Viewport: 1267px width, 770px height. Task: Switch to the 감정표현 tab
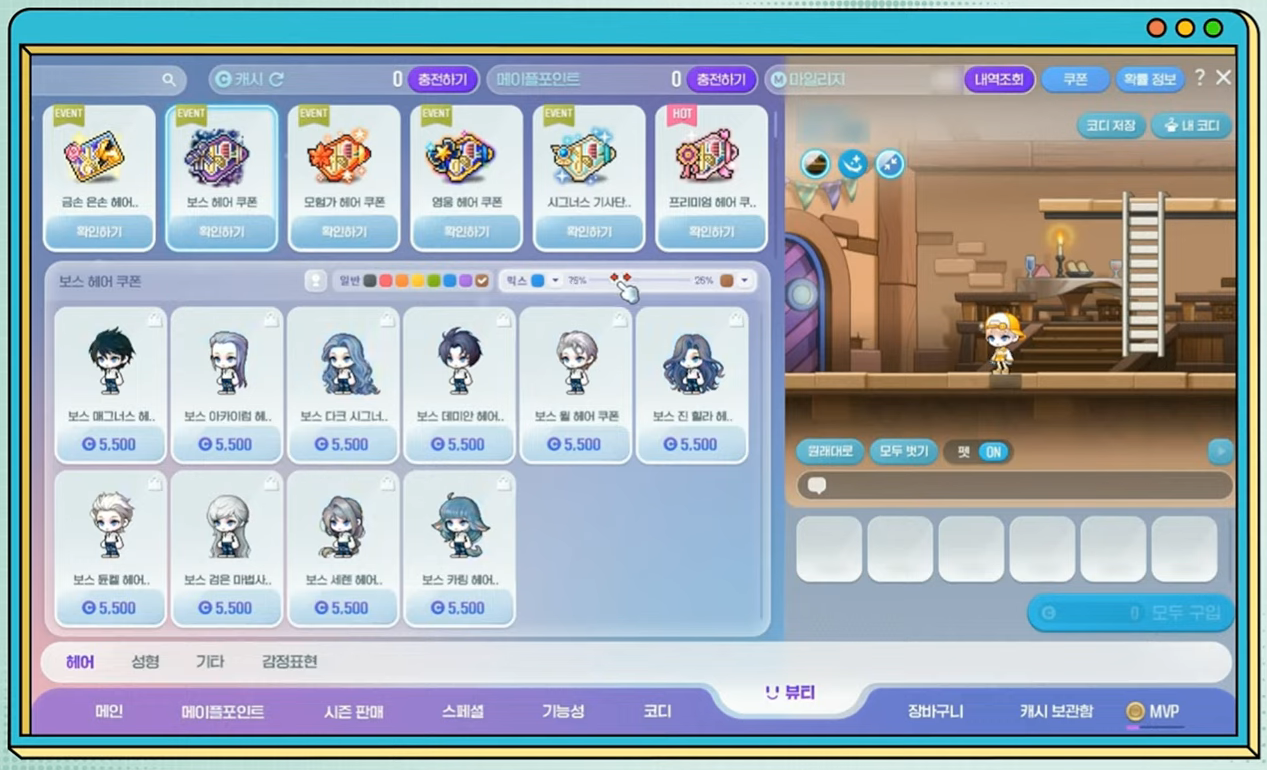tap(289, 662)
